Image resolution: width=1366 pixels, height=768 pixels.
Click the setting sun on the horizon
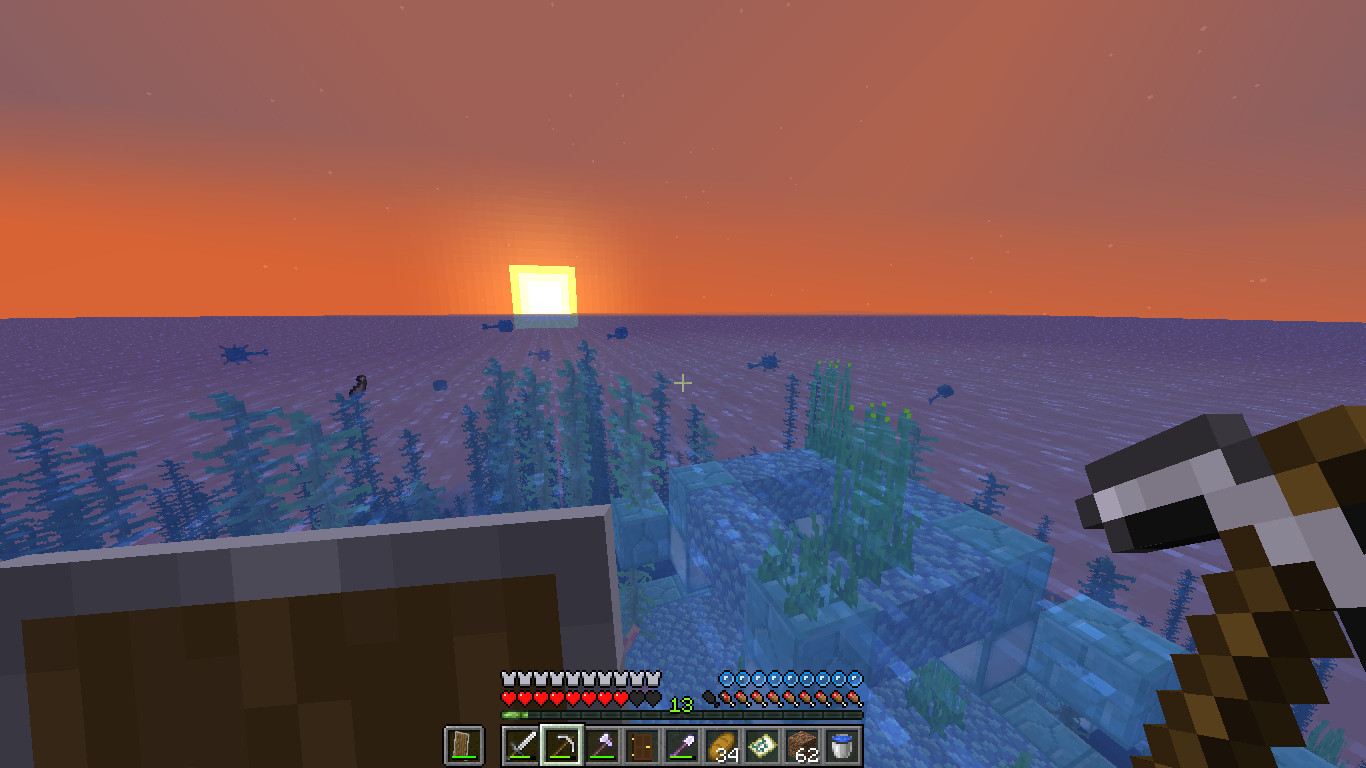543,290
